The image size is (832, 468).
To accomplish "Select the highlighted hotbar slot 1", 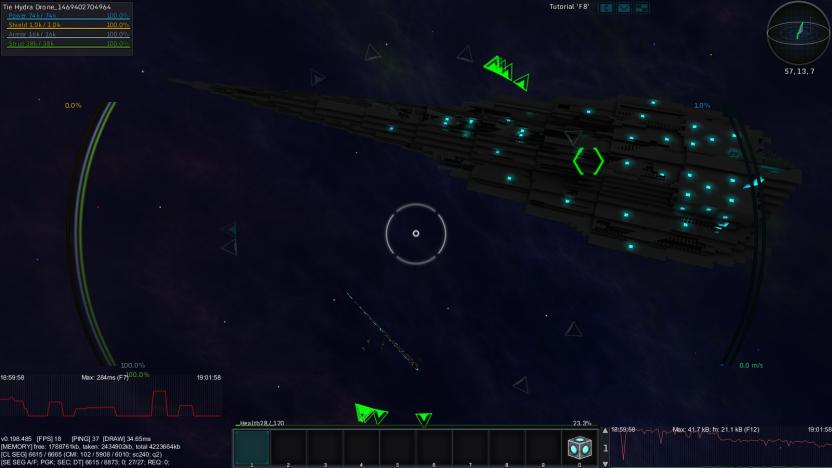I will 252,447.
